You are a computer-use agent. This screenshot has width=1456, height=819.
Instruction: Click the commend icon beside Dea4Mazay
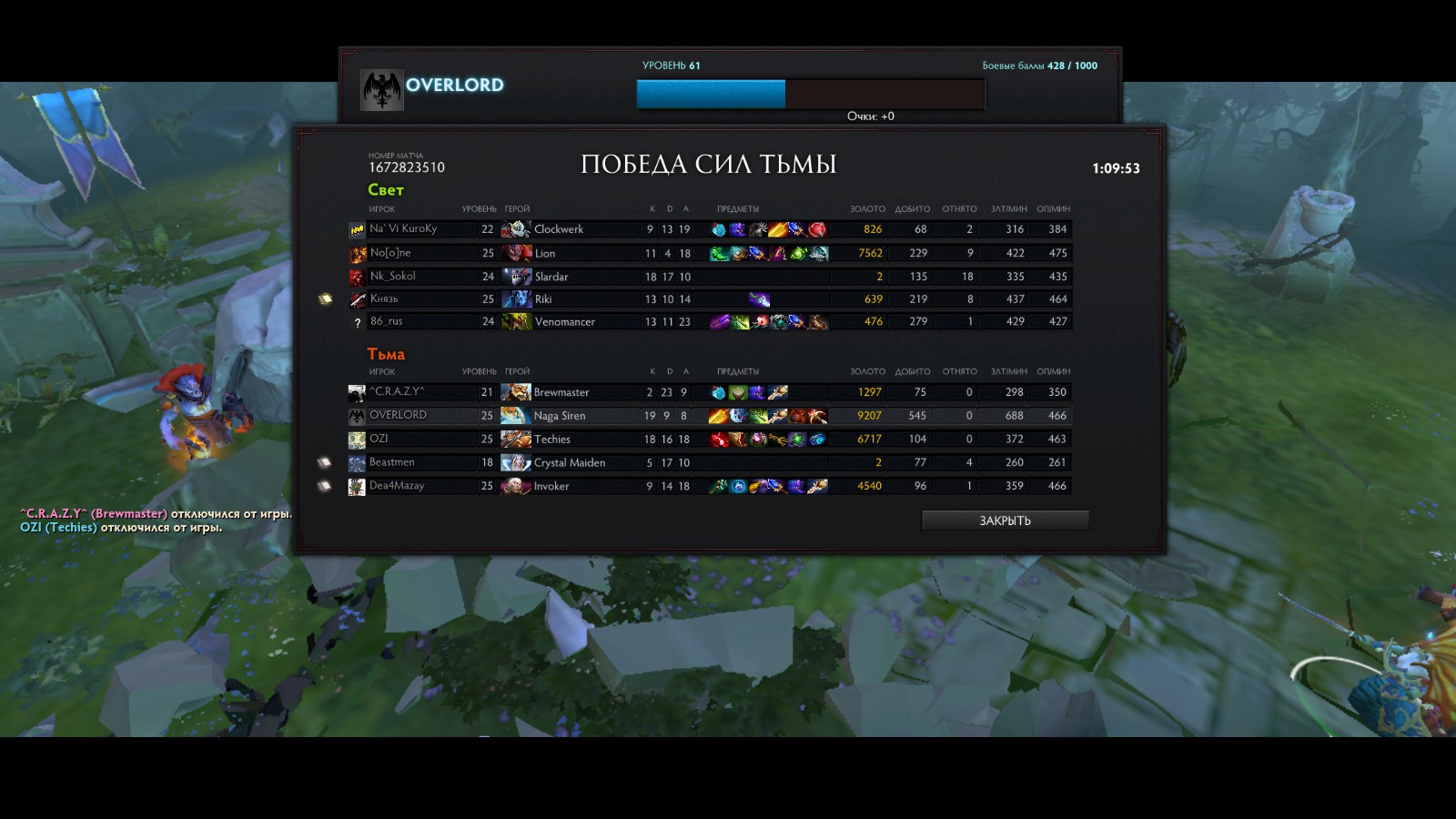pyautogui.click(x=324, y=486)
